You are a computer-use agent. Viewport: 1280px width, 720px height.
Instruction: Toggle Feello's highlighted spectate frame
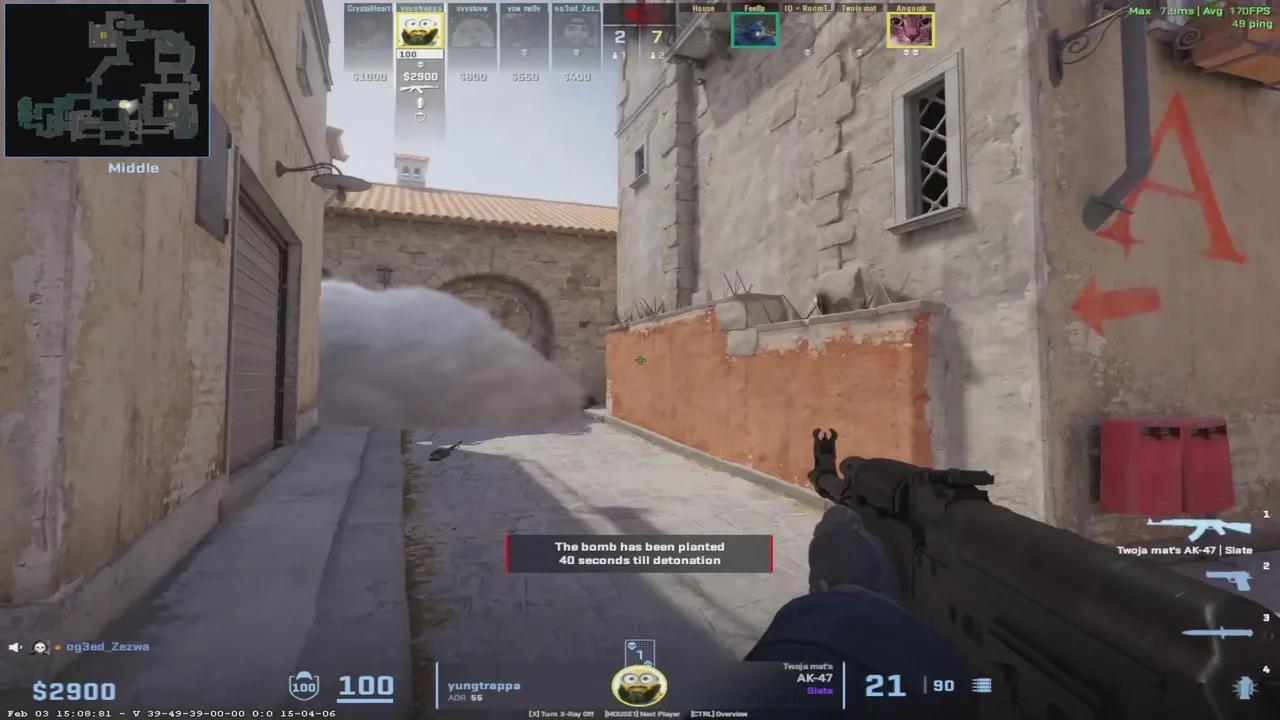point(755,29)
